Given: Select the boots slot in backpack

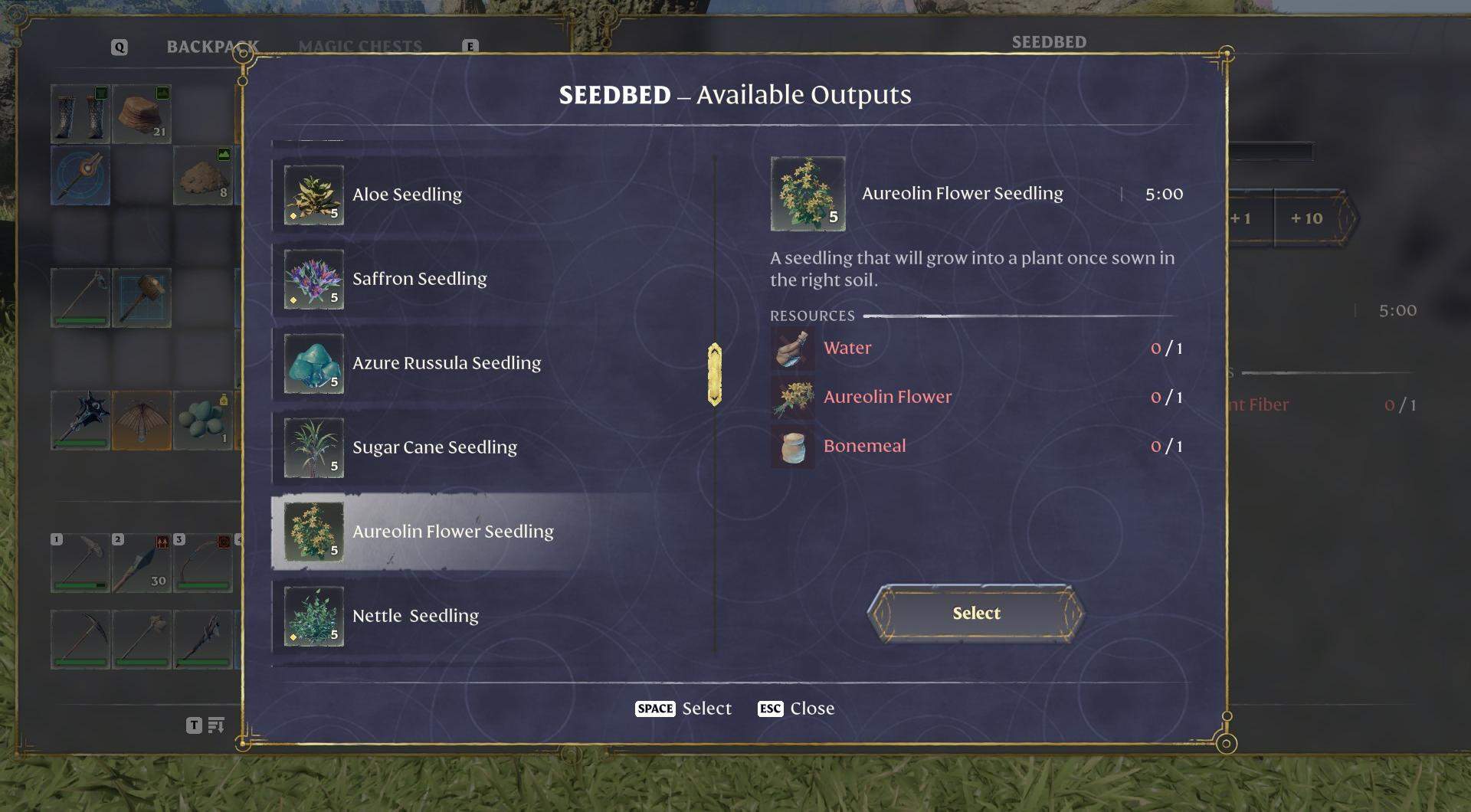Looking at the screenshot, I should (x=80, y=114).
